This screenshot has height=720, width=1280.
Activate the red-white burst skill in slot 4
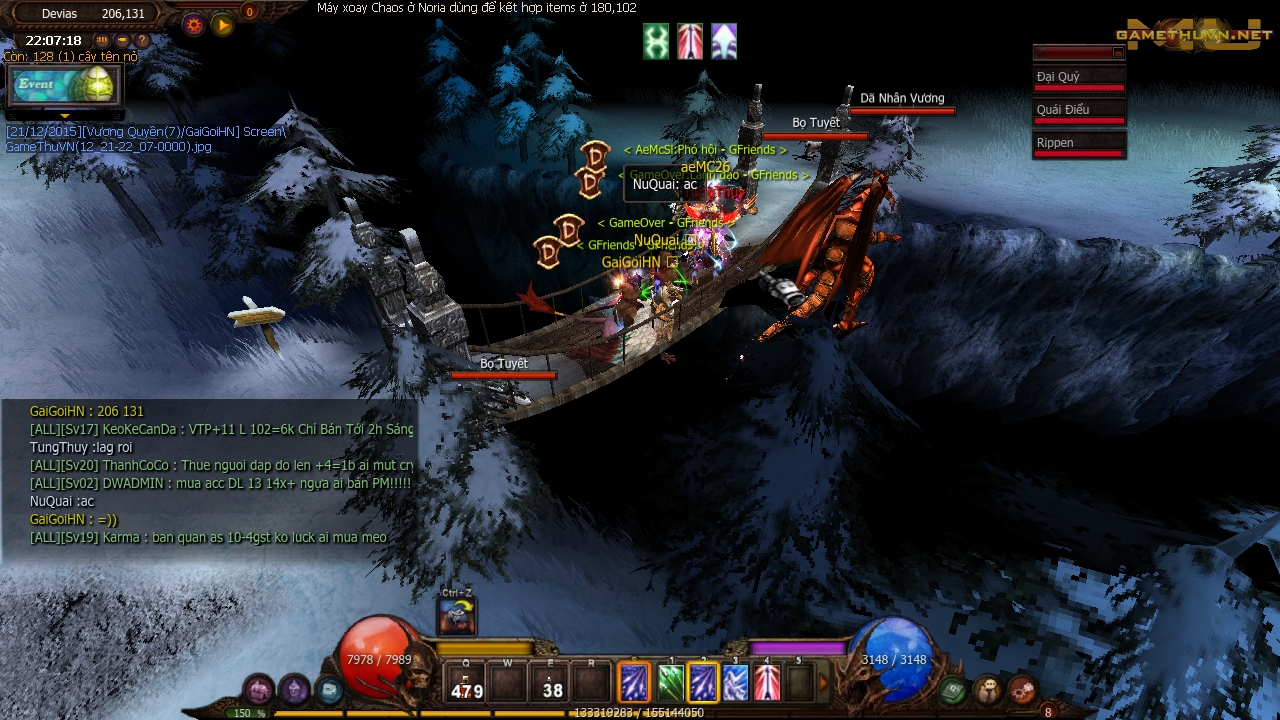pyautogui.click(x=767, y=683)
